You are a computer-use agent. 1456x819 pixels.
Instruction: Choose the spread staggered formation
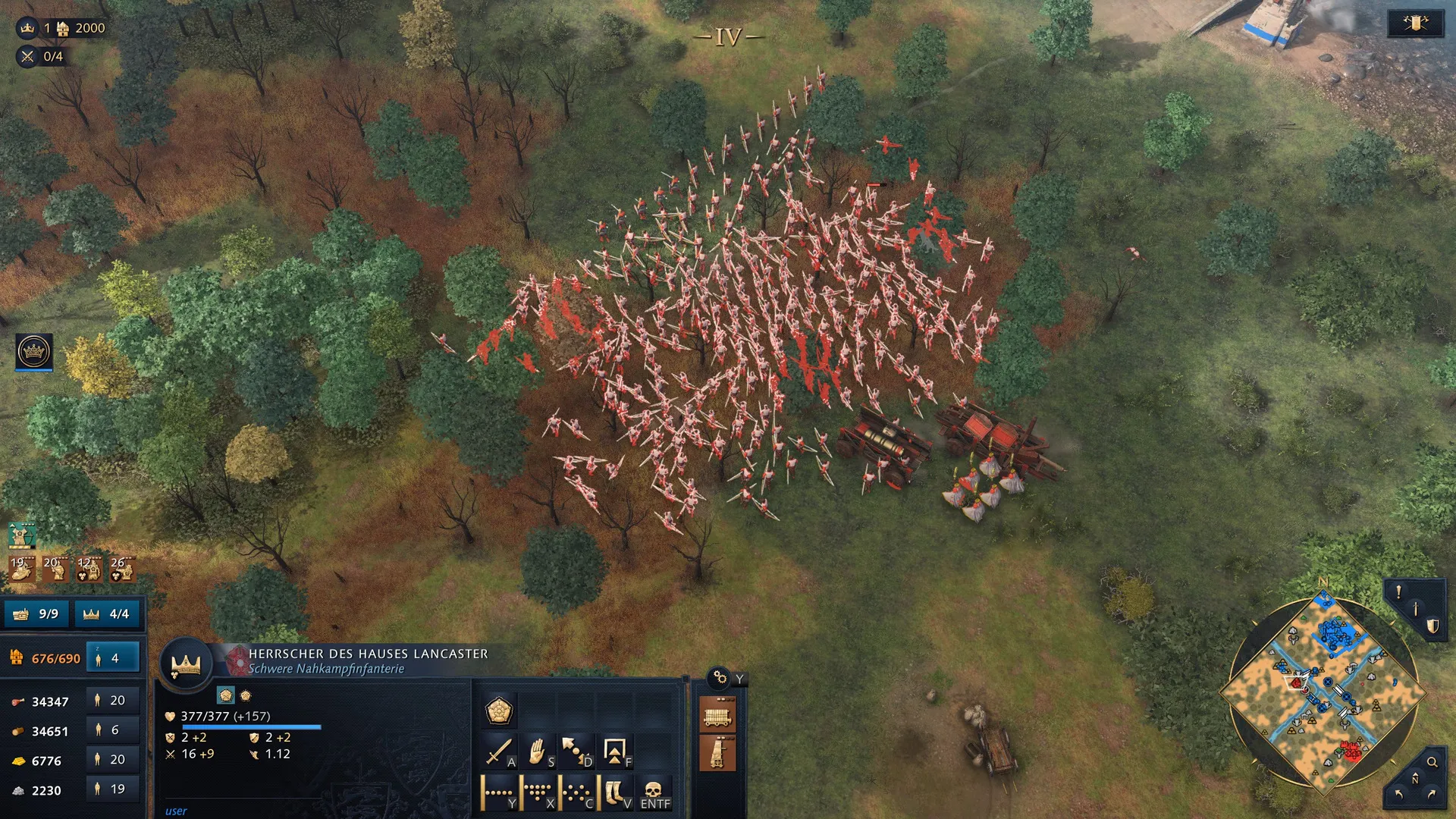[x=576, y=793]
